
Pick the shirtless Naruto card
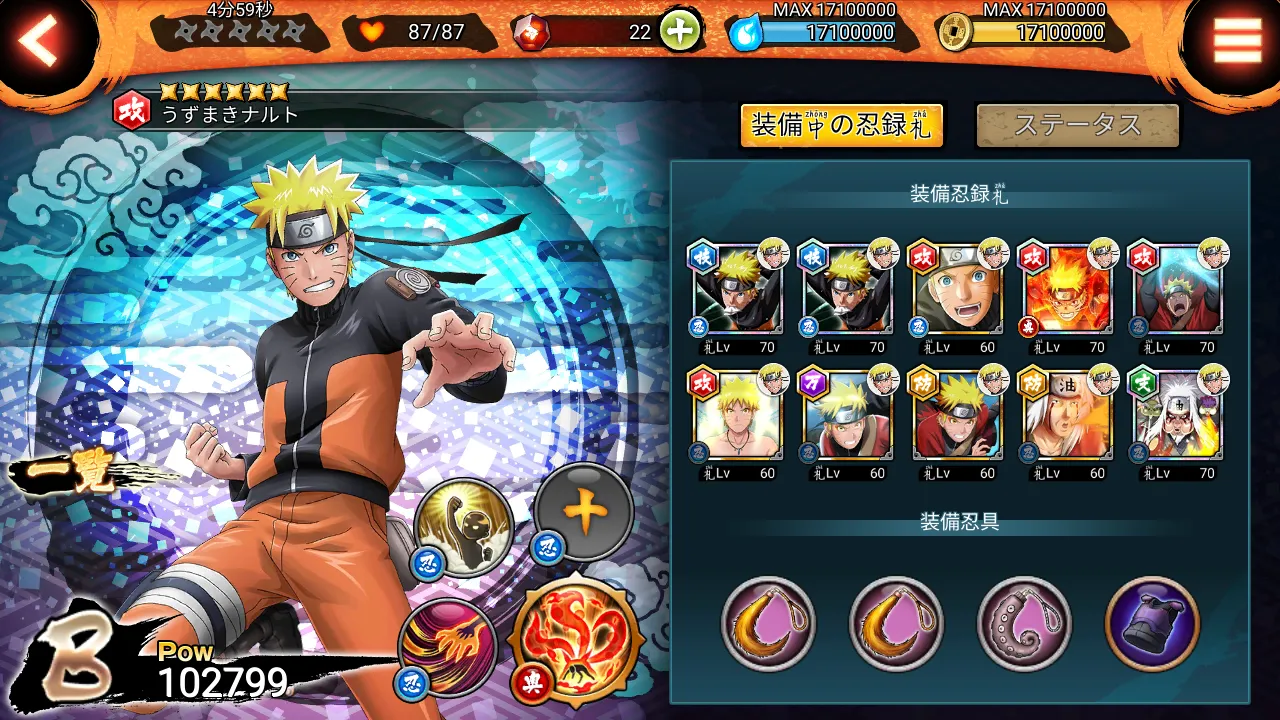[732, 416]
